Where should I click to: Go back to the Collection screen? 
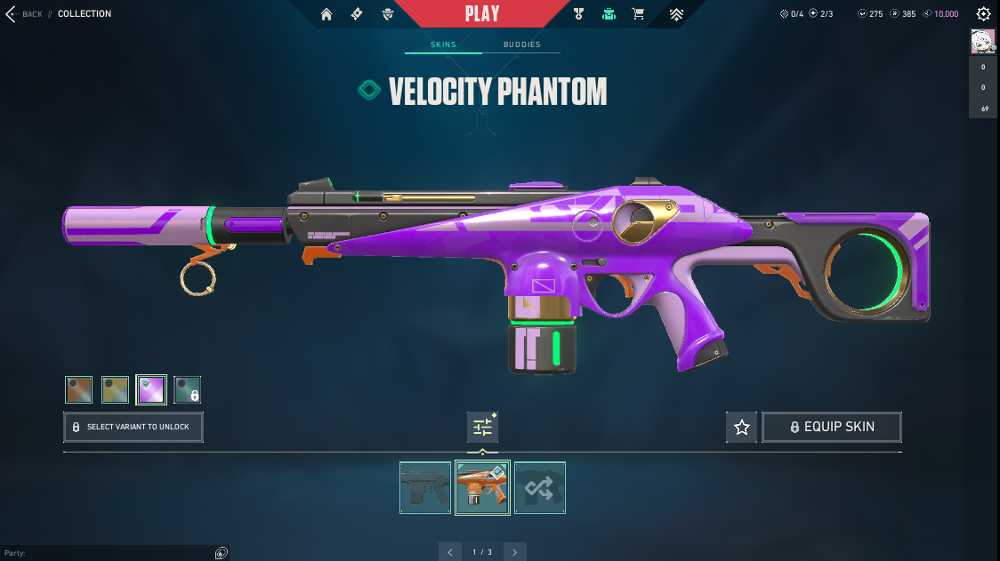click(24, 14)
